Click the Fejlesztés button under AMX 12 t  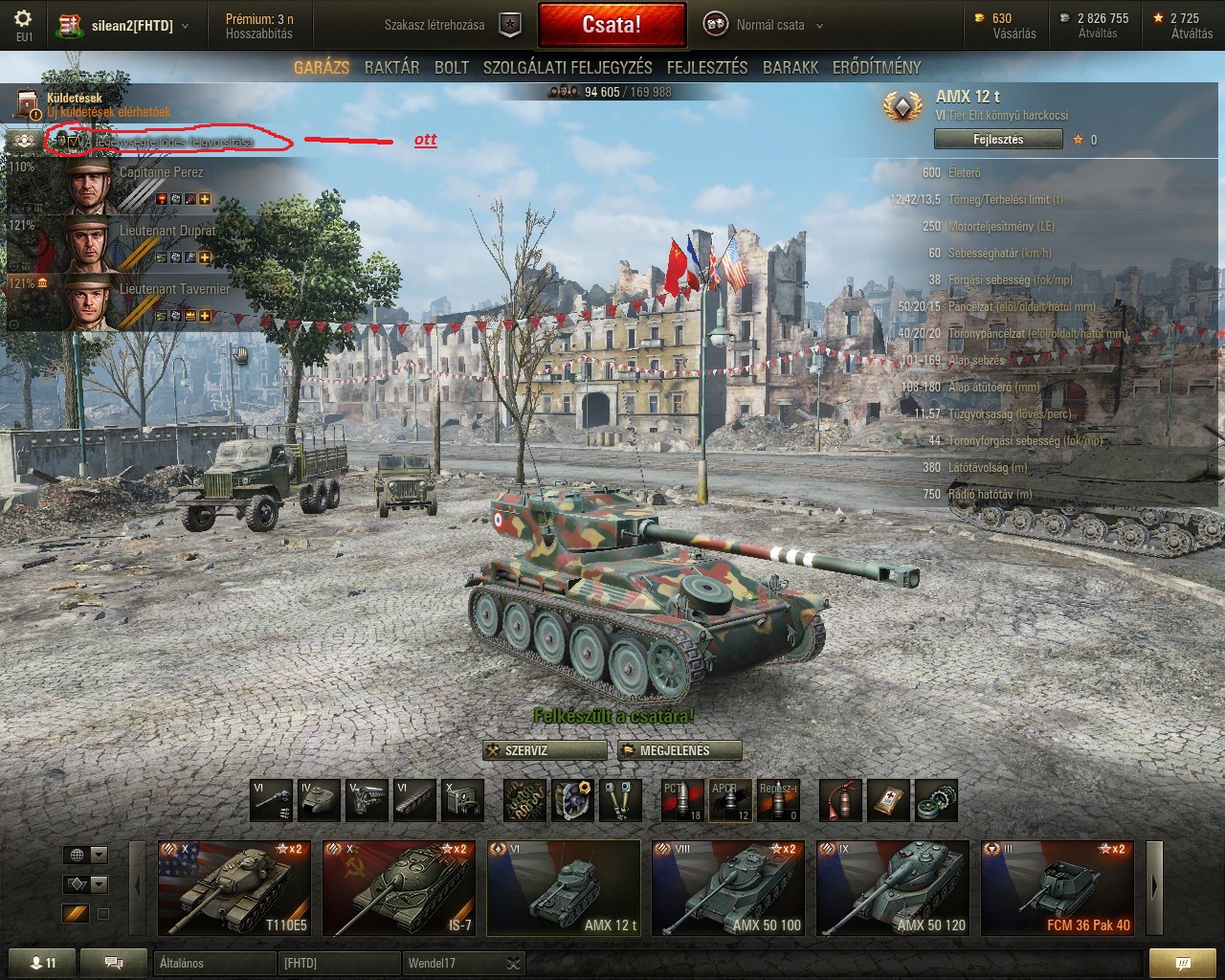pyautogui.click(x=998, y=140)
